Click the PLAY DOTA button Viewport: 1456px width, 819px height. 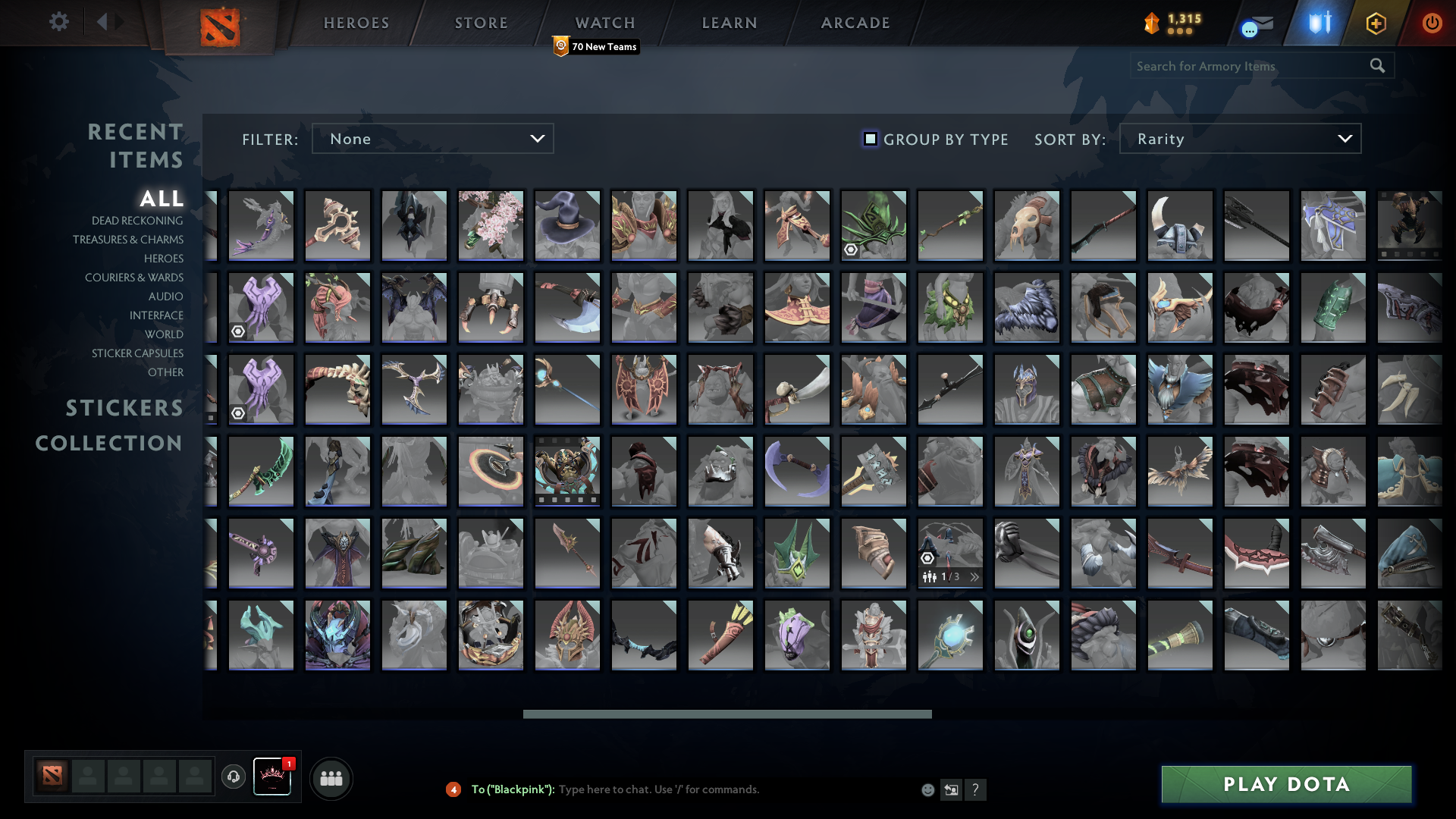(1285, 785)
